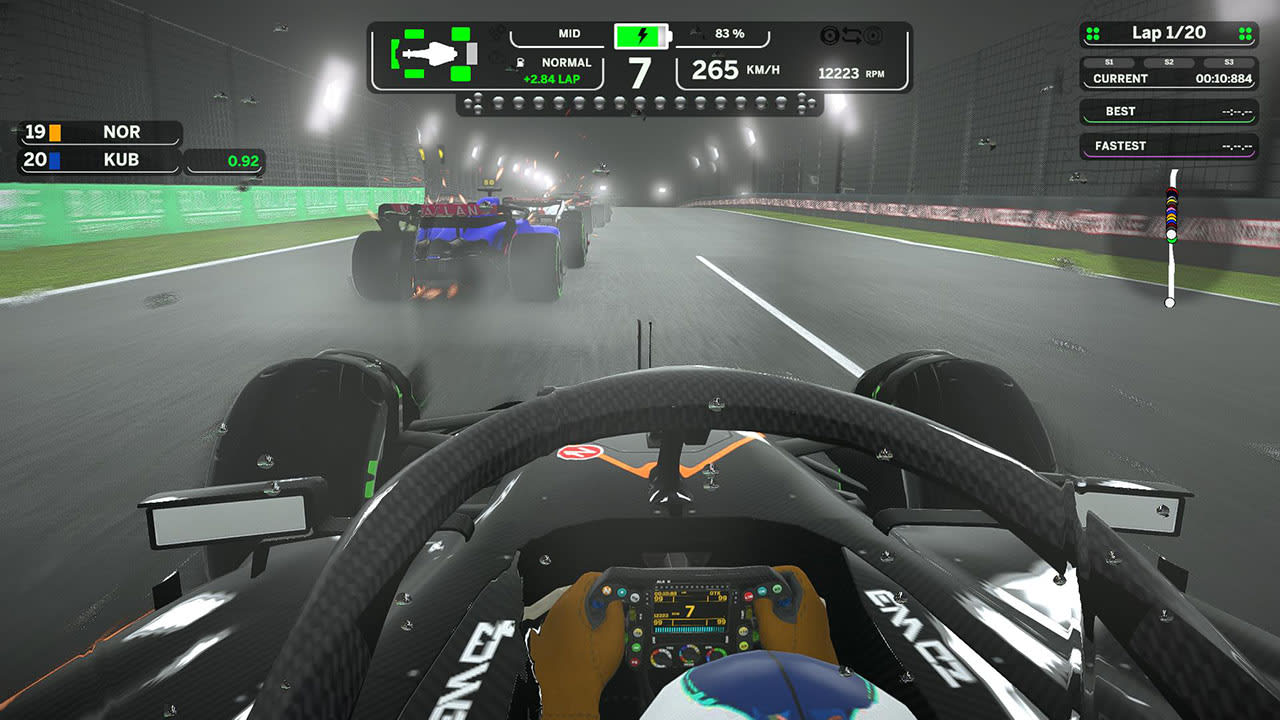Click the green ERS battery icon

tap(641, 36)
